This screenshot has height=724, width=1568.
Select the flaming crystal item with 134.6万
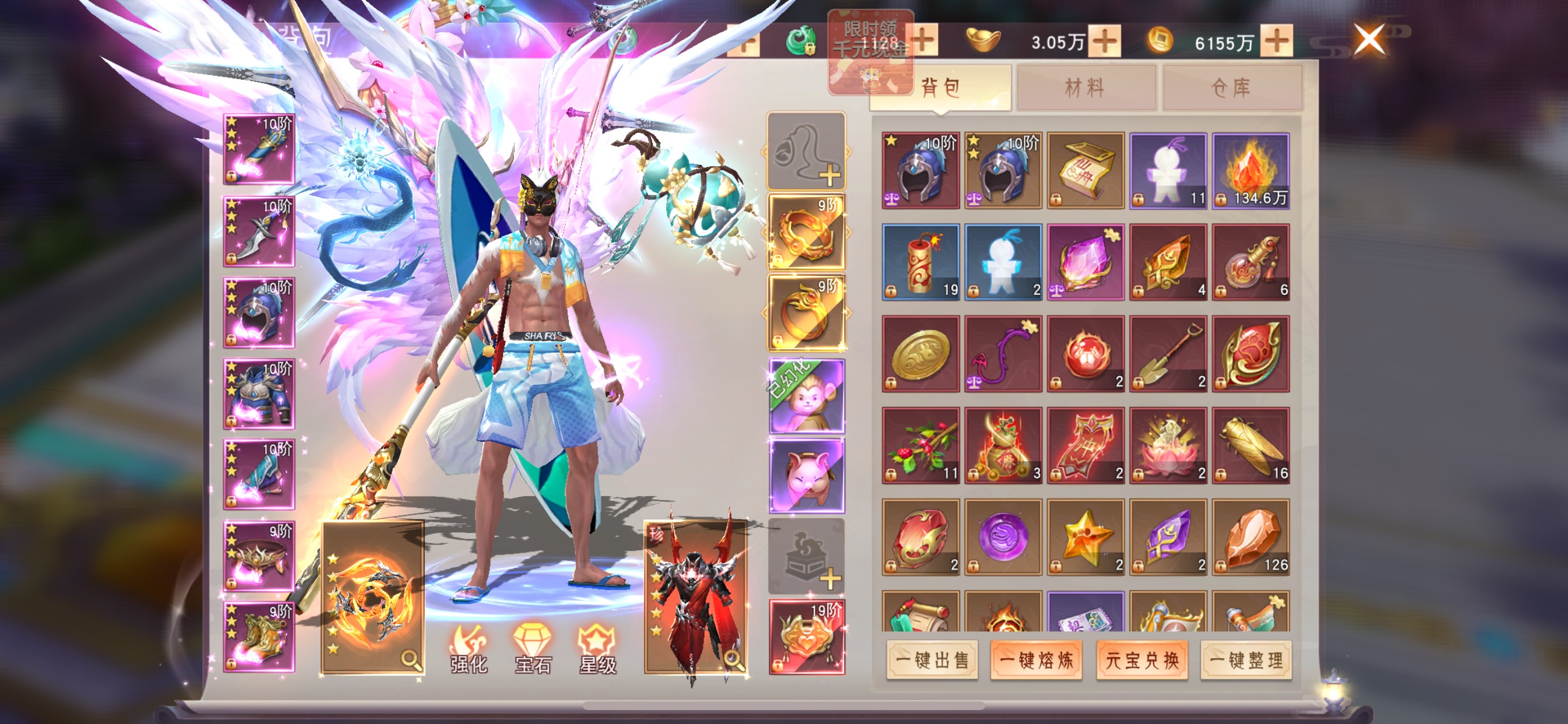tap(1250, 171)
